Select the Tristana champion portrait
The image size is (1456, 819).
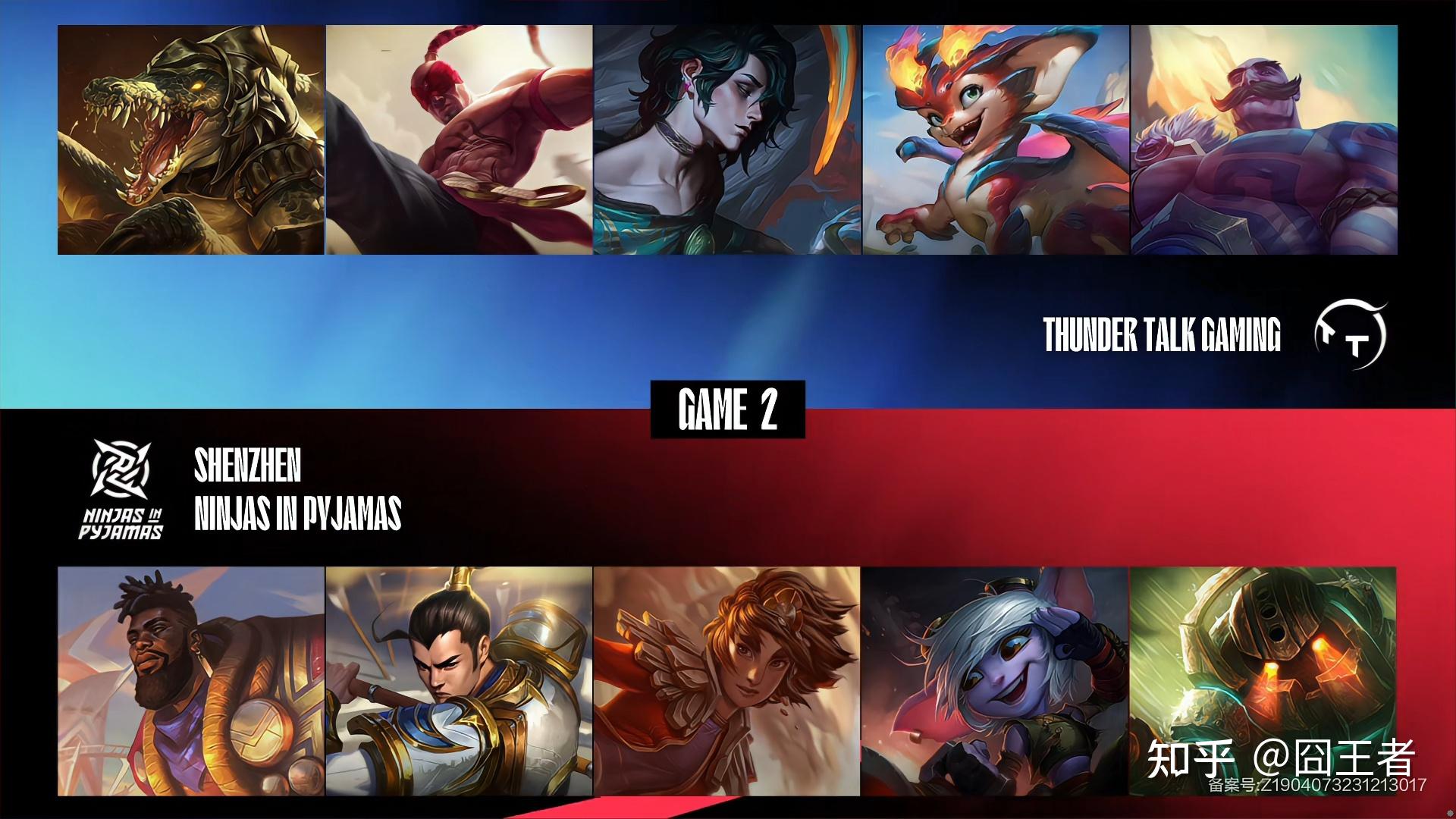pos(996,681)
